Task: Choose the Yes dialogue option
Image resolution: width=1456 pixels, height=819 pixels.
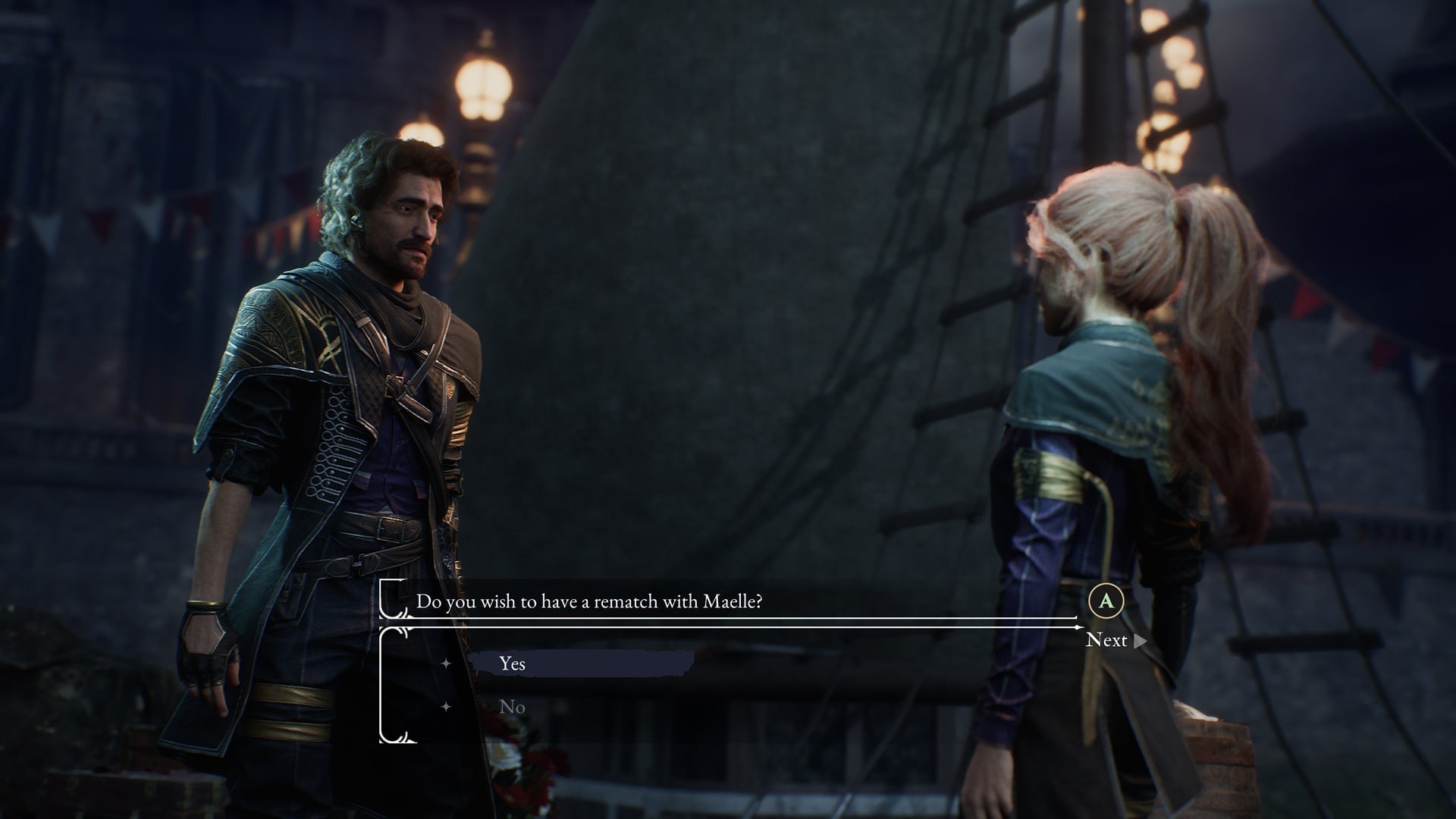Action: click(513, 664)
